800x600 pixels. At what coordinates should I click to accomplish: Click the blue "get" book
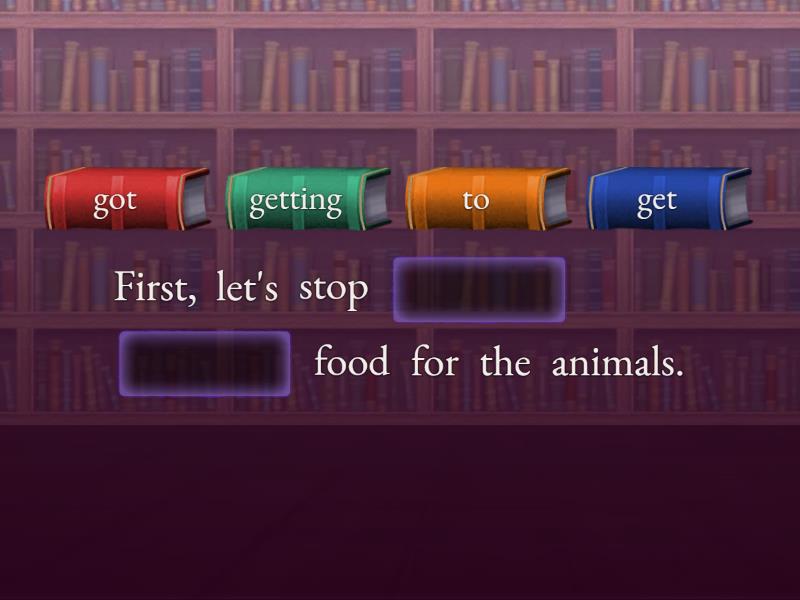pos(668,199)
